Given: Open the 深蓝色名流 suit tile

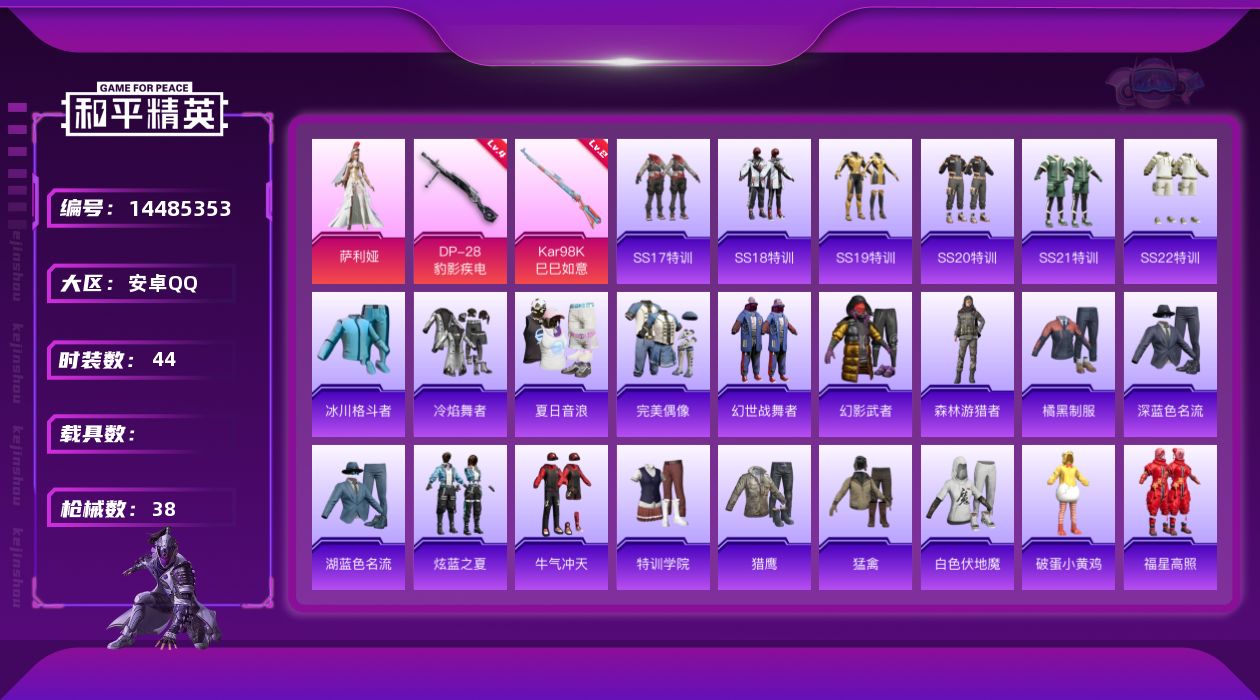Looking at the screenshot, I should pos(1170,363).
